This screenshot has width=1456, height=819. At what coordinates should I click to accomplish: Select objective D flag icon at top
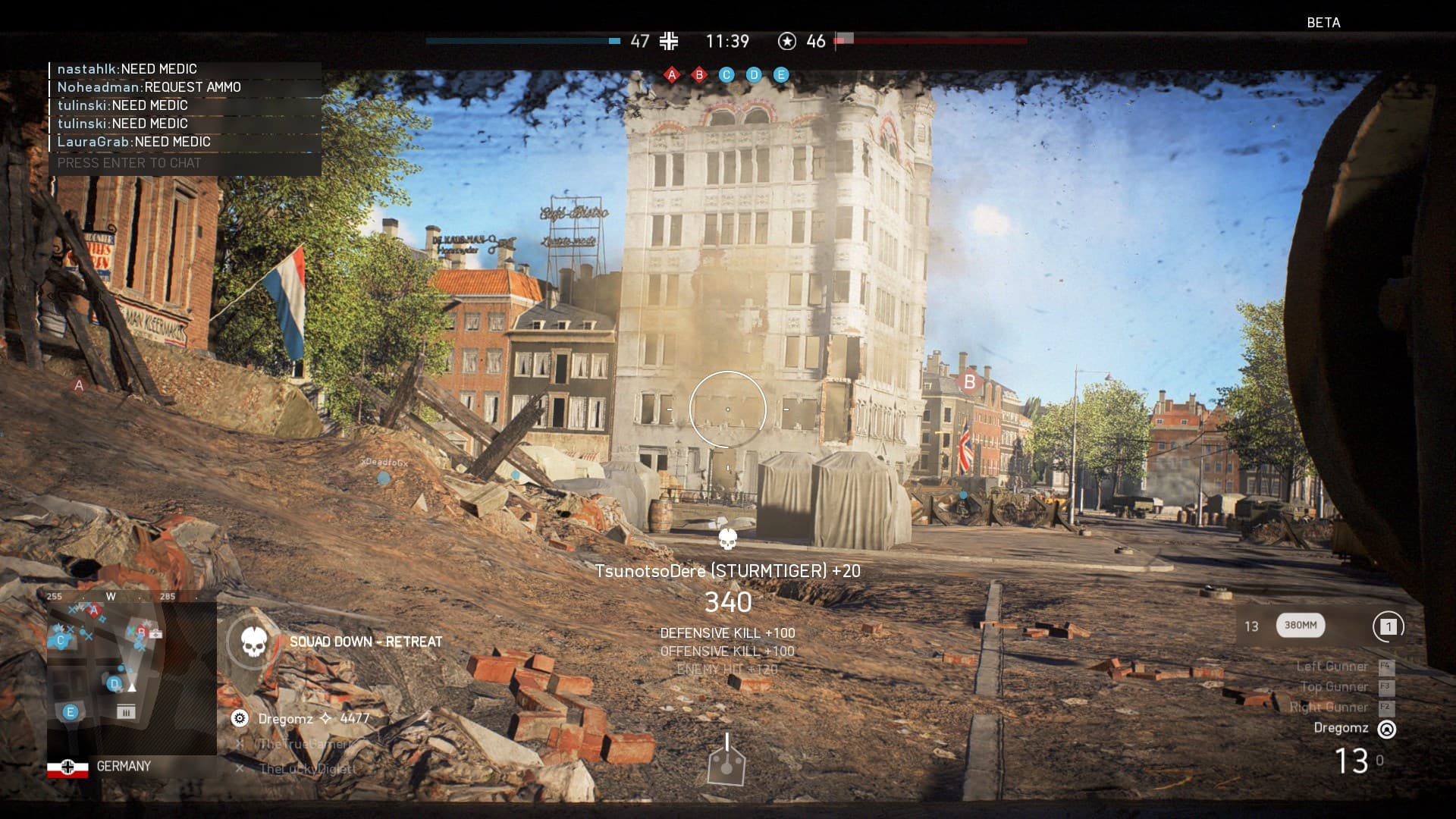[x=754, y=74]
